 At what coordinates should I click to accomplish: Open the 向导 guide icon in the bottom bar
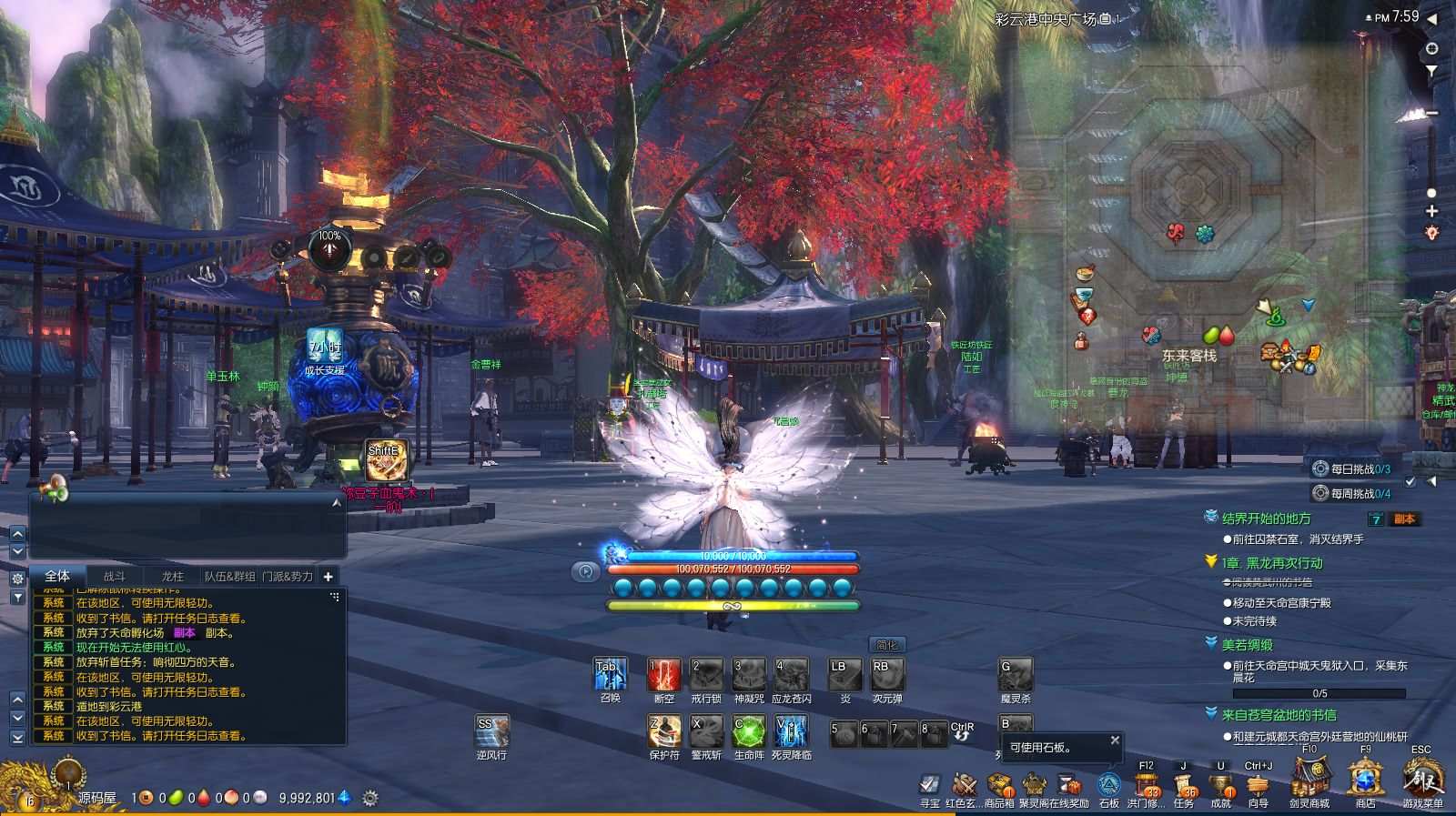(1258, 782)
